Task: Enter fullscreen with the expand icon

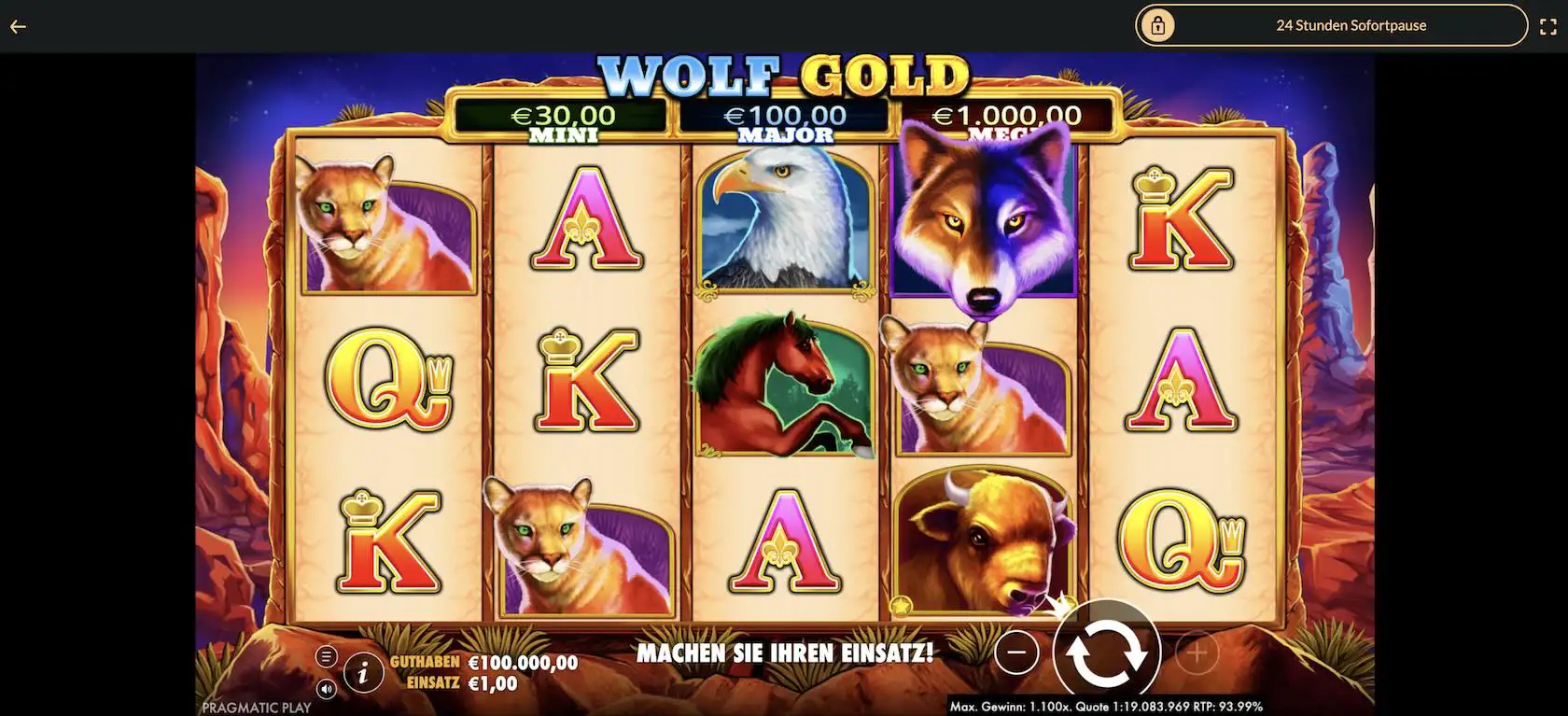Action: [x=1548, y=25]
